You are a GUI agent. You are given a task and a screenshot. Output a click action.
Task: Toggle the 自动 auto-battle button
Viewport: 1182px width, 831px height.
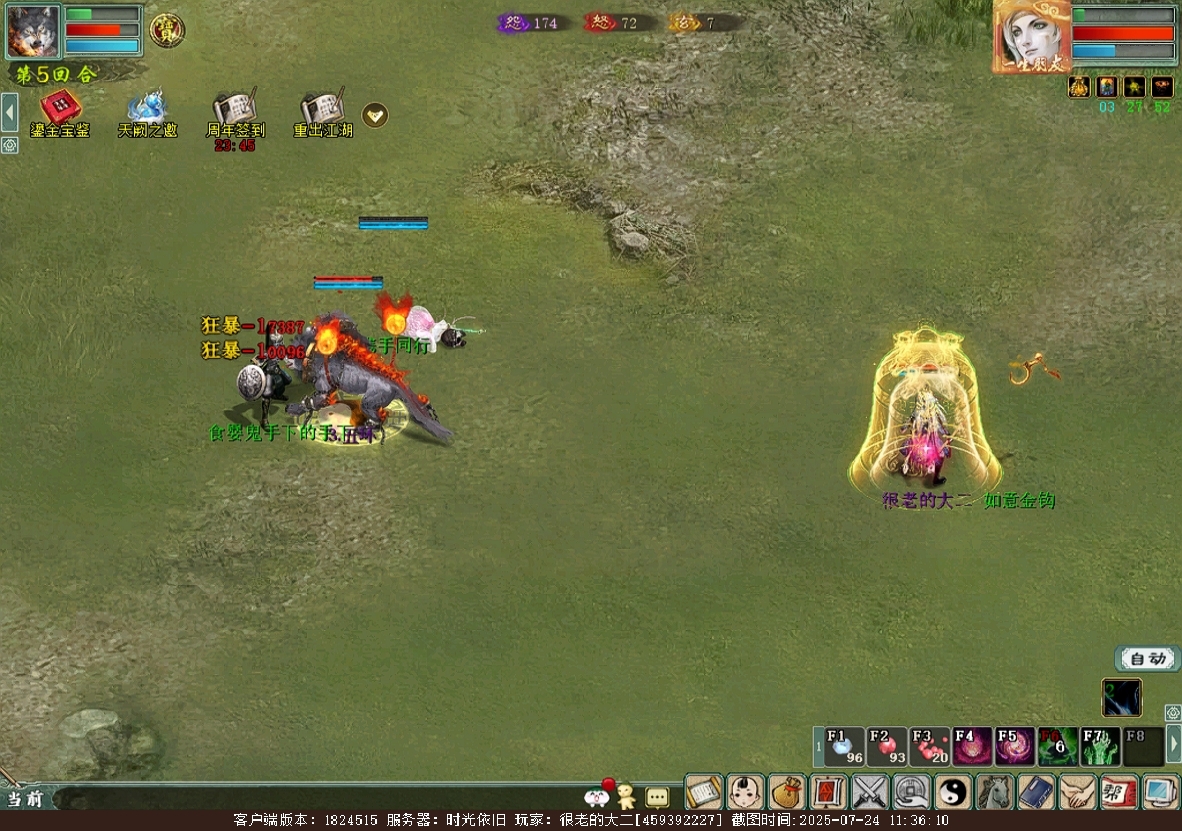coord(1147,658)
